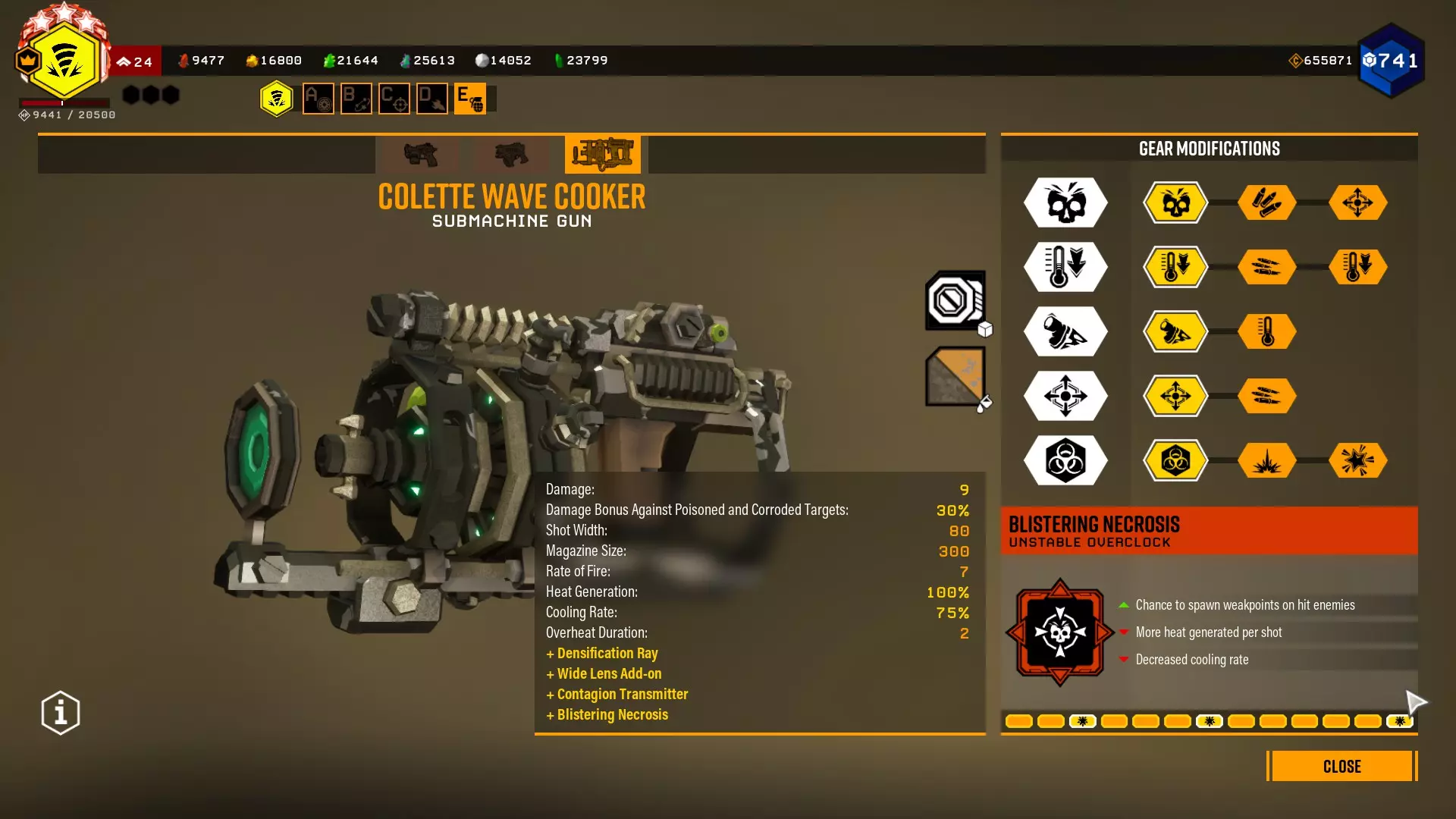The width and height of the screenshot is (1456, 819).
Task: Select the yellow skull modification
Action: pos(1175,202)
